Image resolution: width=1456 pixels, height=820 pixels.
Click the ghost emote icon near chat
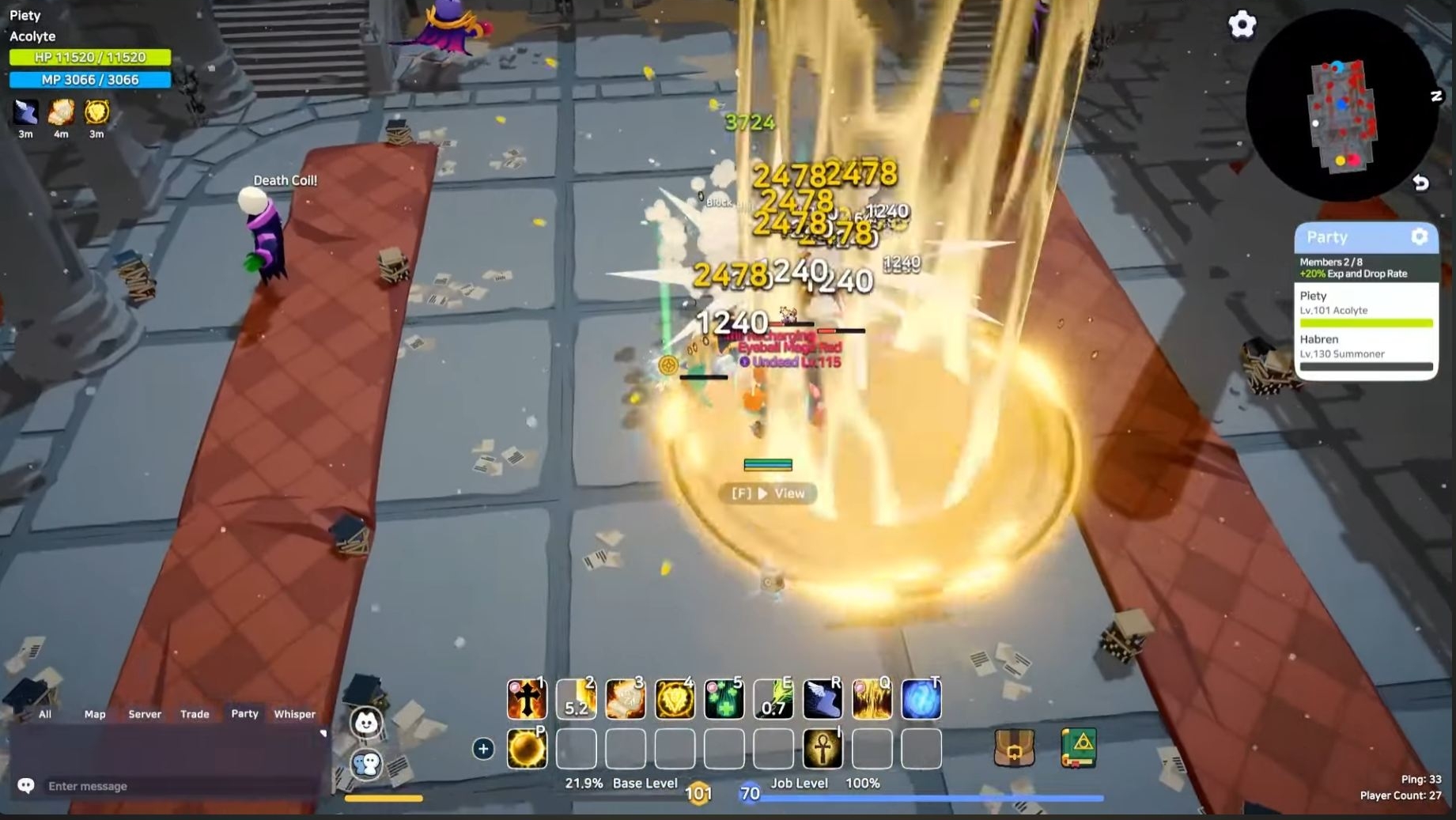pyautogui.click(x=366, y=765)
